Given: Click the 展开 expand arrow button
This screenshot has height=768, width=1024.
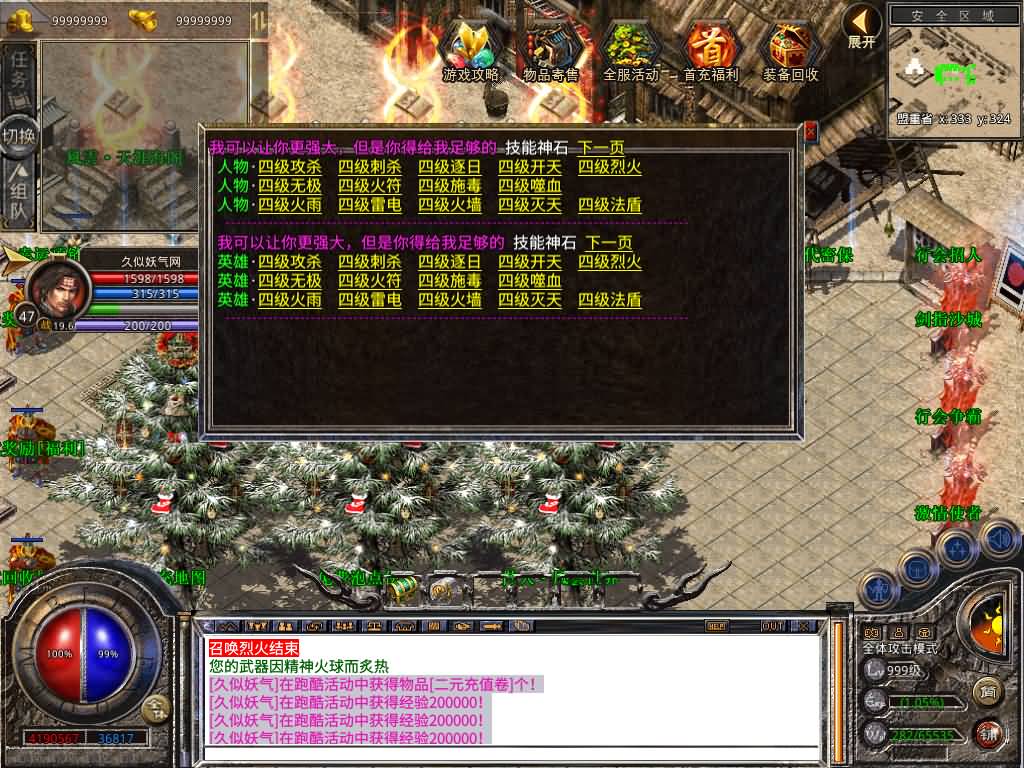Looking at the screenshot, I should (861, 25).
